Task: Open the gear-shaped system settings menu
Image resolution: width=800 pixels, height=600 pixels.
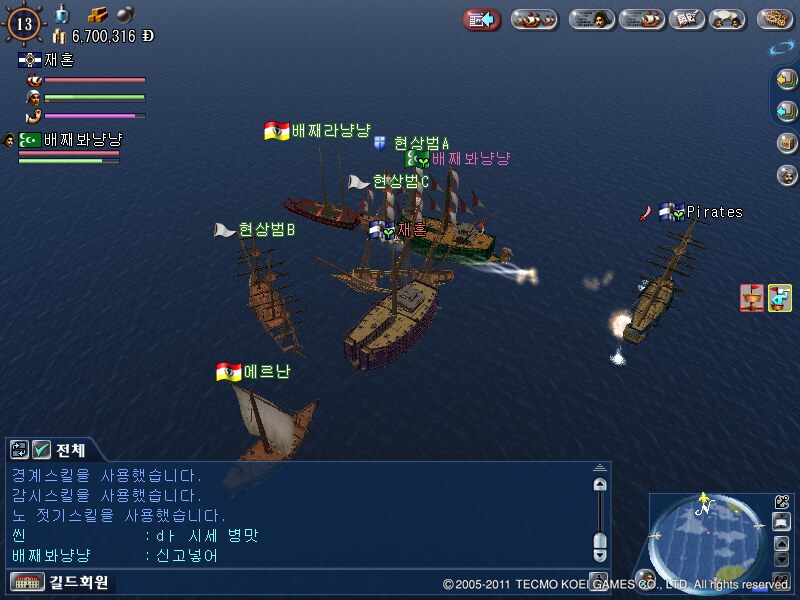Action: [775, 19]
